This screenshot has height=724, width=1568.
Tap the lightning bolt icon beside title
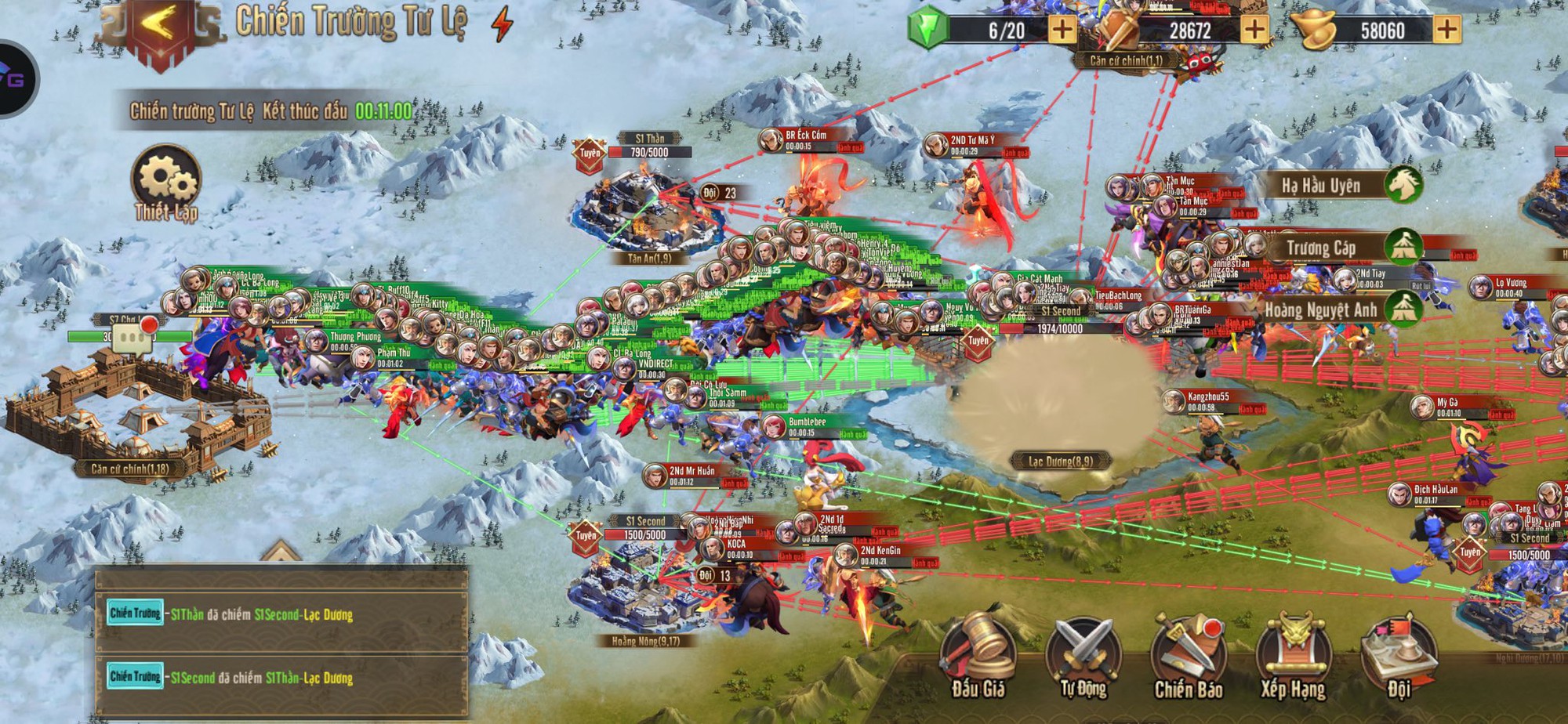tap(502, 24)
